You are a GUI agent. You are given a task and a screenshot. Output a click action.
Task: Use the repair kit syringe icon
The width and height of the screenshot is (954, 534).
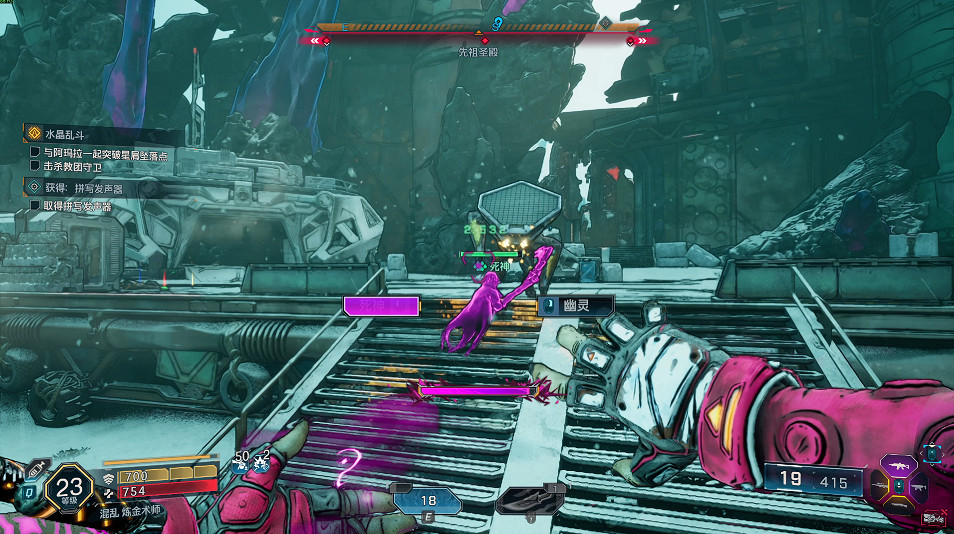(37, 466)
